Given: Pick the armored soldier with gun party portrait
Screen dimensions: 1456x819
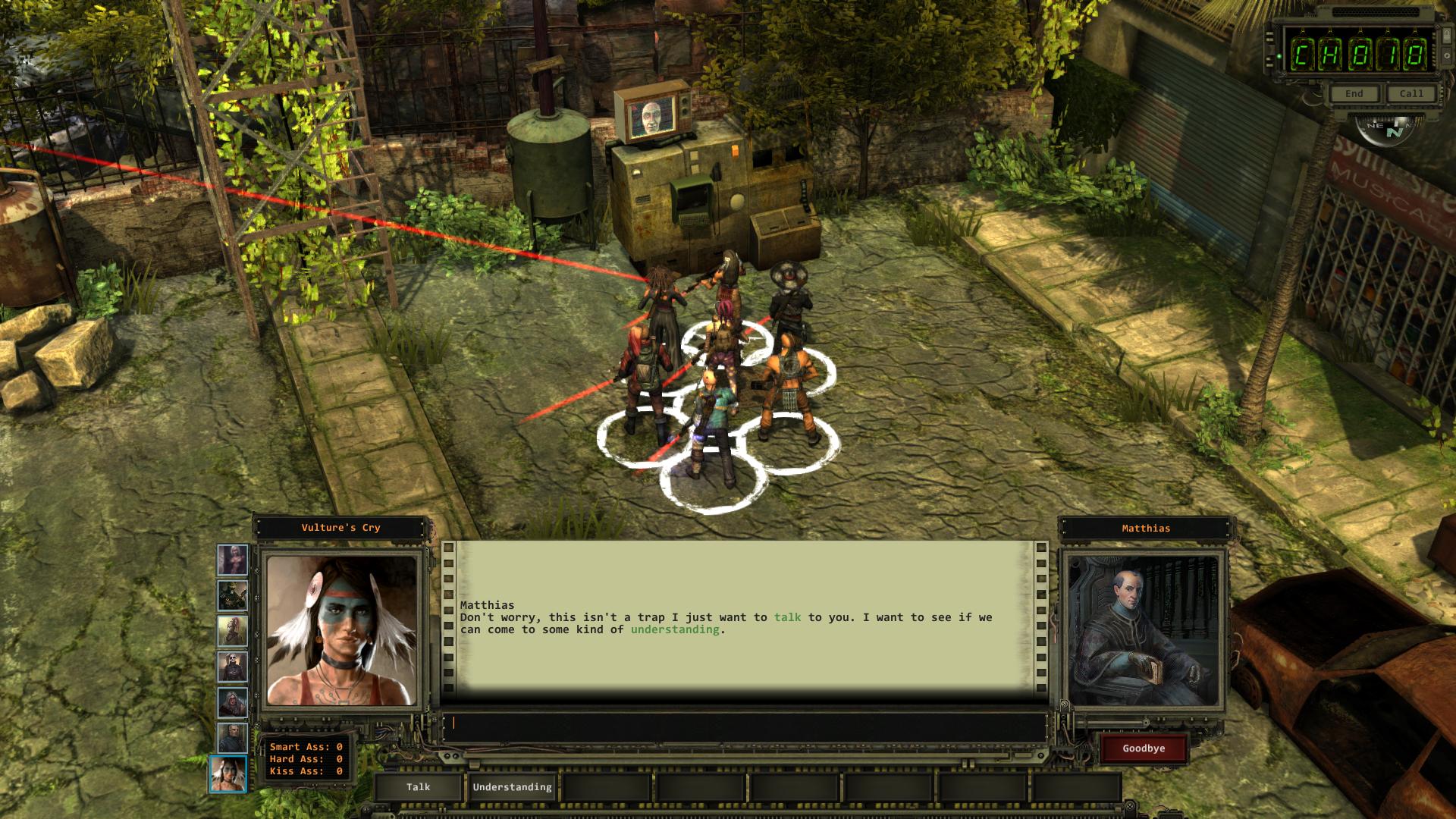Looking at the screenshot, I should coord(232,596).
